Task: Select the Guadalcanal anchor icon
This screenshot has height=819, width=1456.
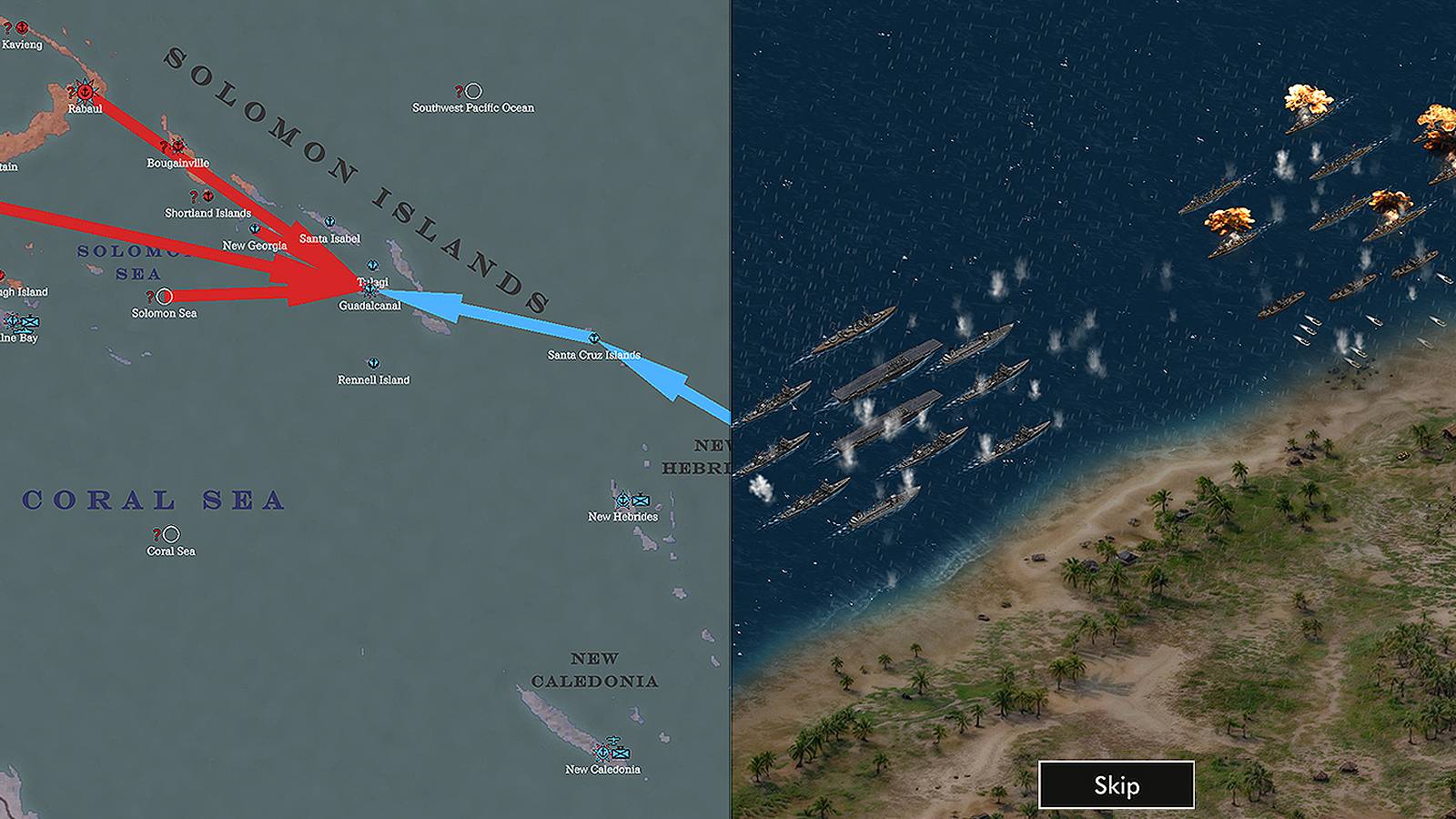Action: click(x=370, y=289)
